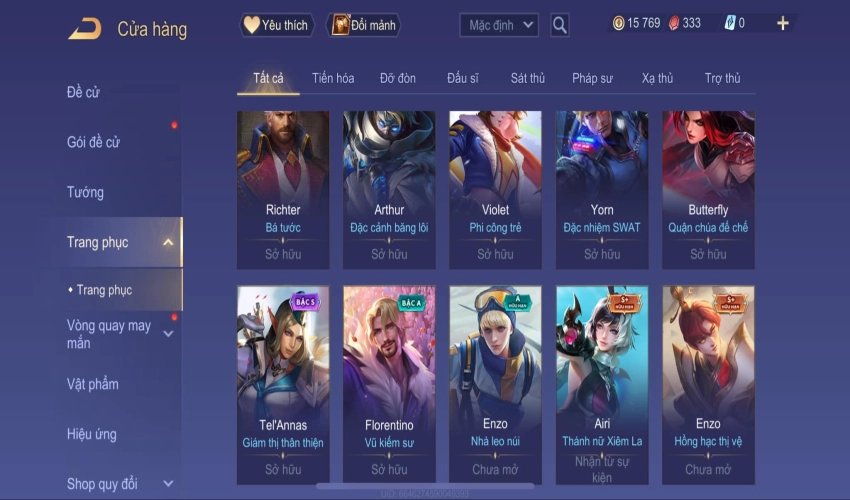
Task: Select the Trợ thủ tab
Action: (722, 78)
